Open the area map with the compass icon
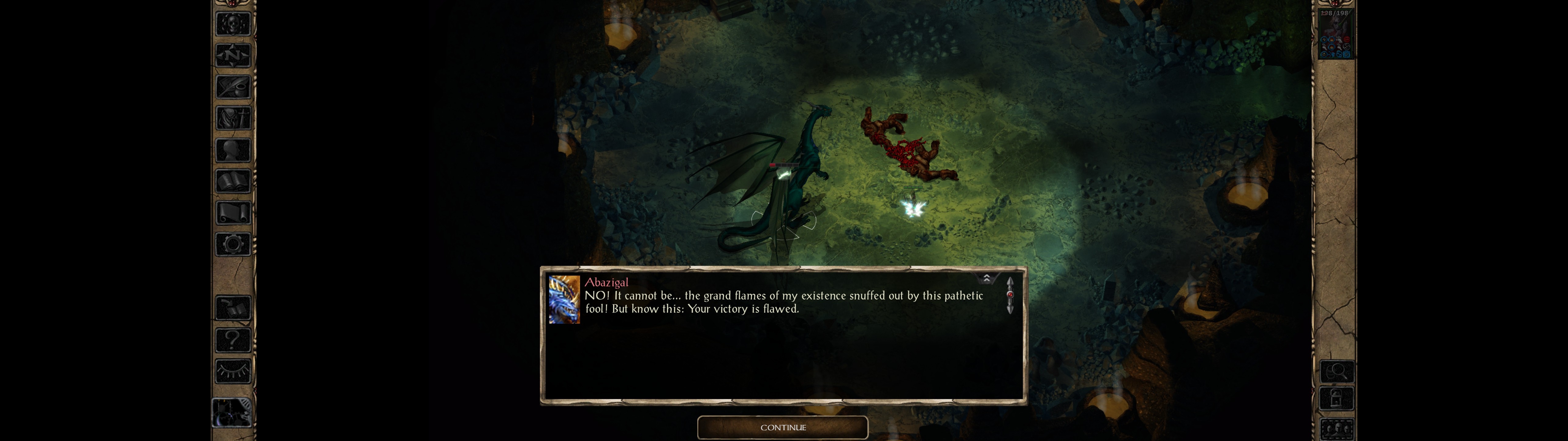 233,55
